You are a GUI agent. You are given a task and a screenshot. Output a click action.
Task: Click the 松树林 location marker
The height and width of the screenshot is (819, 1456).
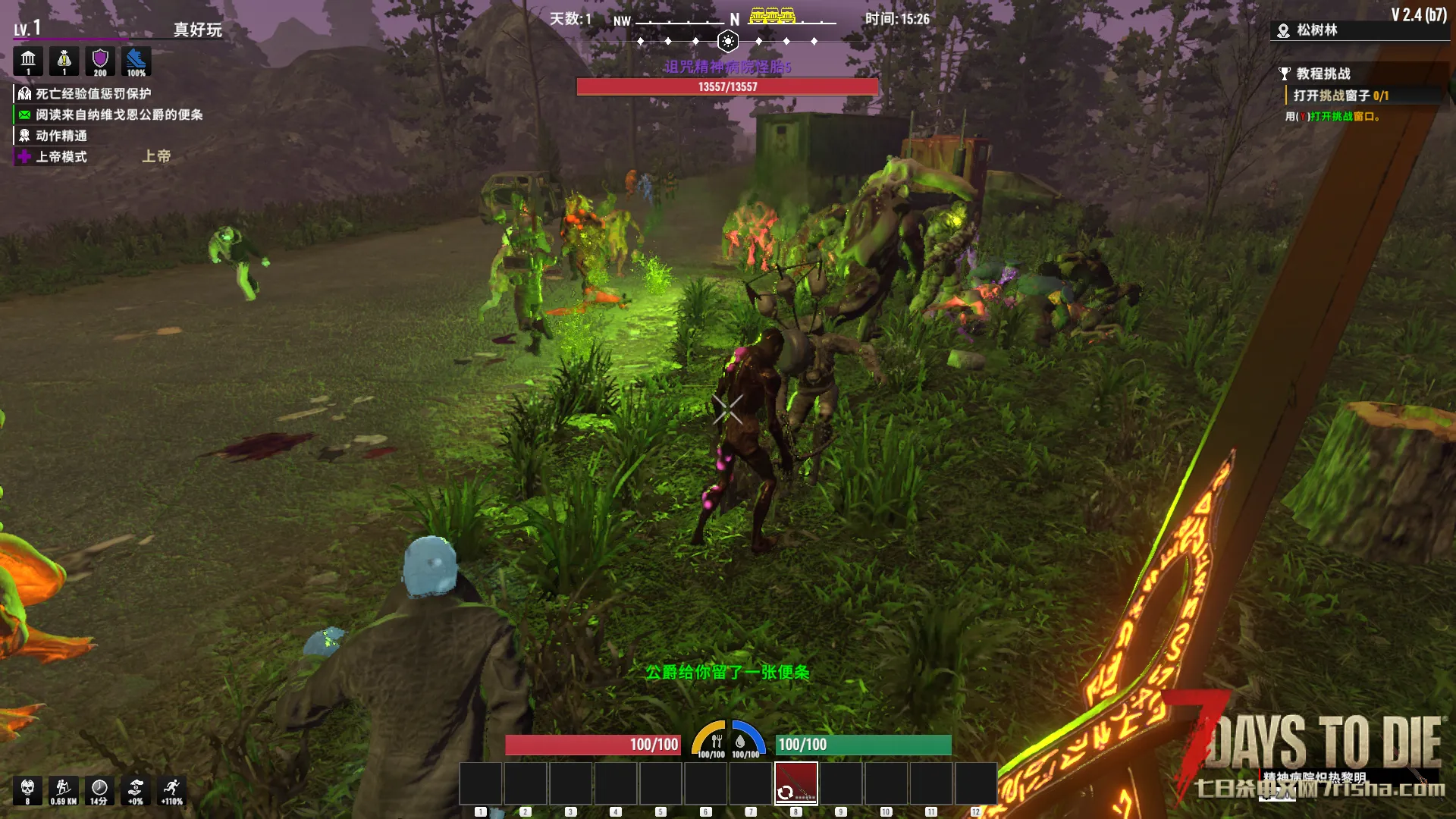1316,30
